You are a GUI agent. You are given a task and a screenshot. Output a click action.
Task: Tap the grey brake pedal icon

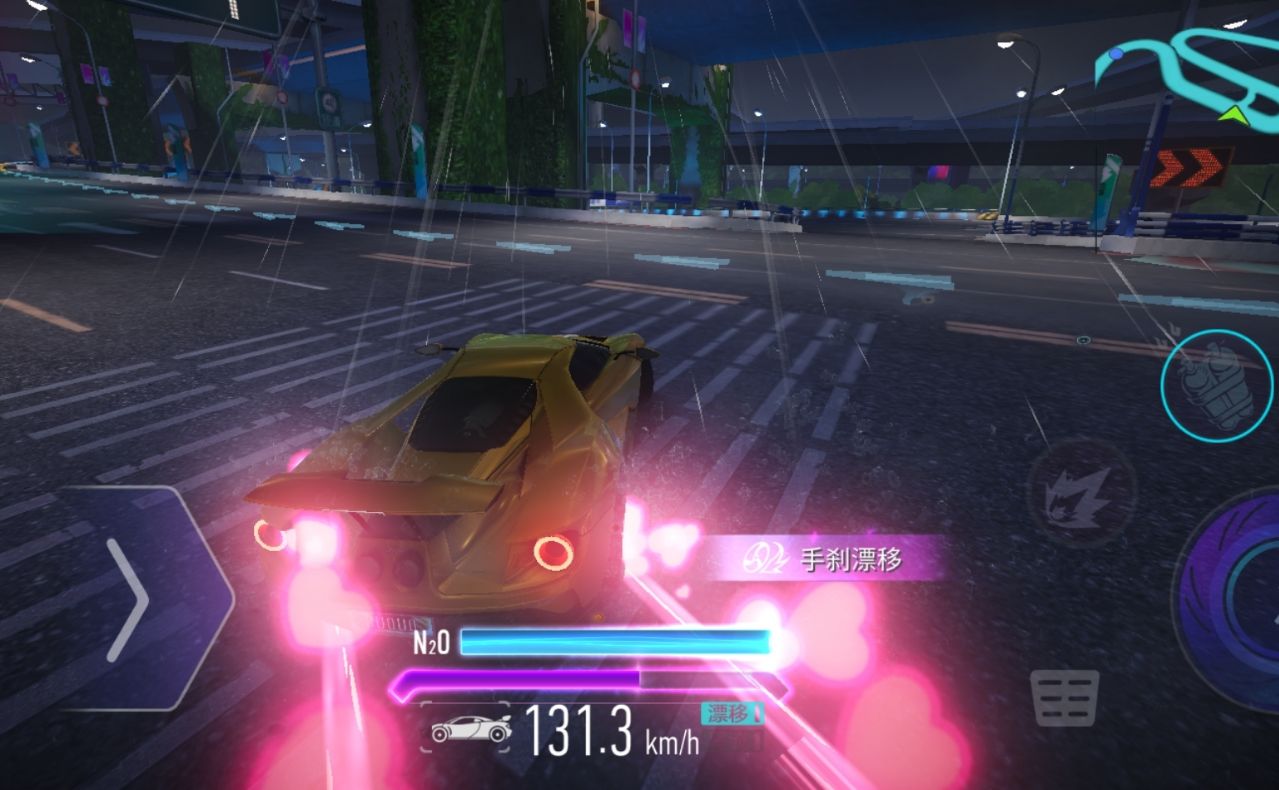pyautogui.click(x=1065, y=697)
